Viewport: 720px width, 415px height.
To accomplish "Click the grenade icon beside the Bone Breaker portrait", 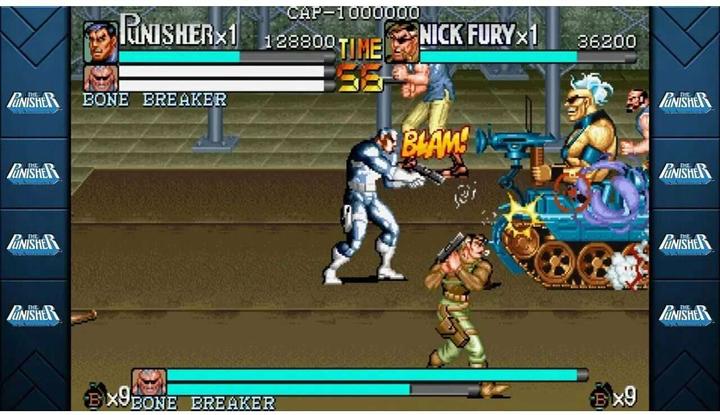I will [x=95, y=396].
